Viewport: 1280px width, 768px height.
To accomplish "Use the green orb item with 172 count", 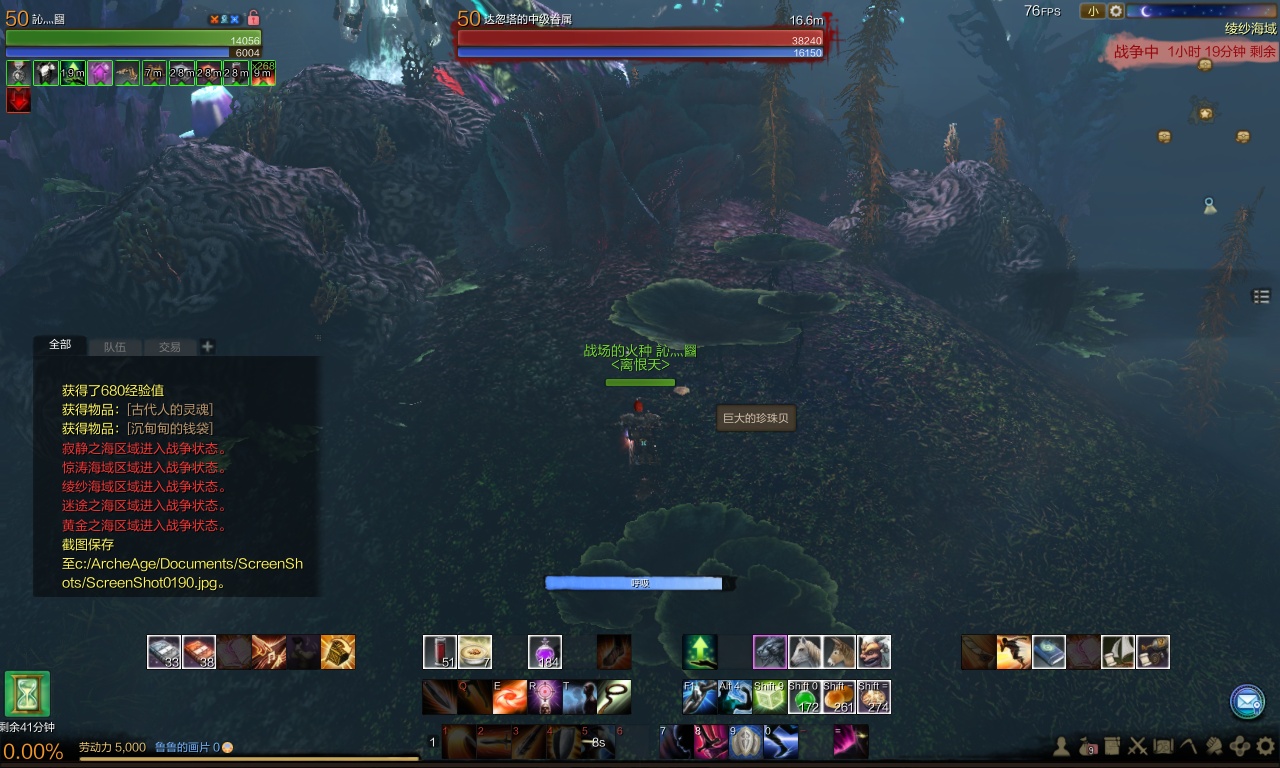I will click(x=805, y=697).
